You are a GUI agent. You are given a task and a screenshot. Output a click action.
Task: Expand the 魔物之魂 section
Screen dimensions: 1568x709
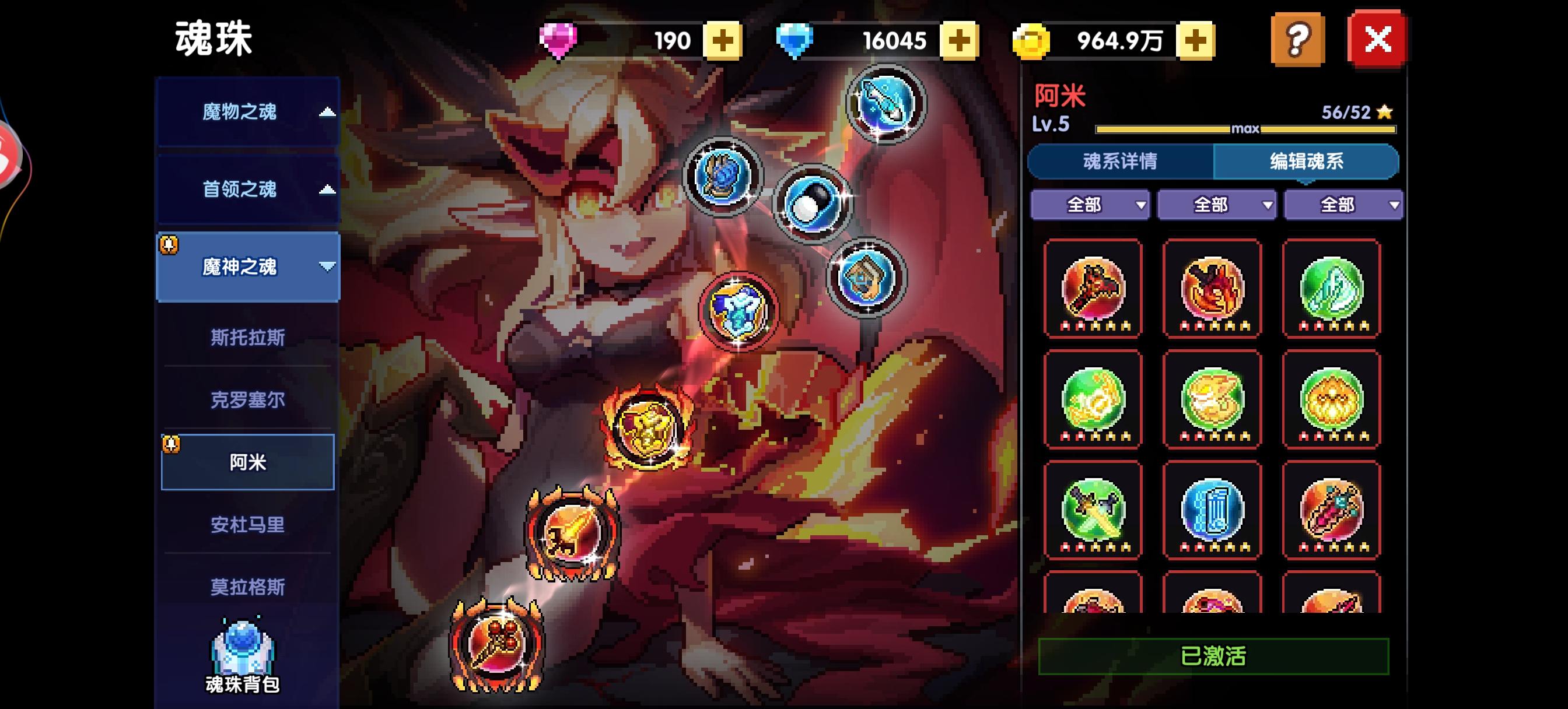point(248,113)
